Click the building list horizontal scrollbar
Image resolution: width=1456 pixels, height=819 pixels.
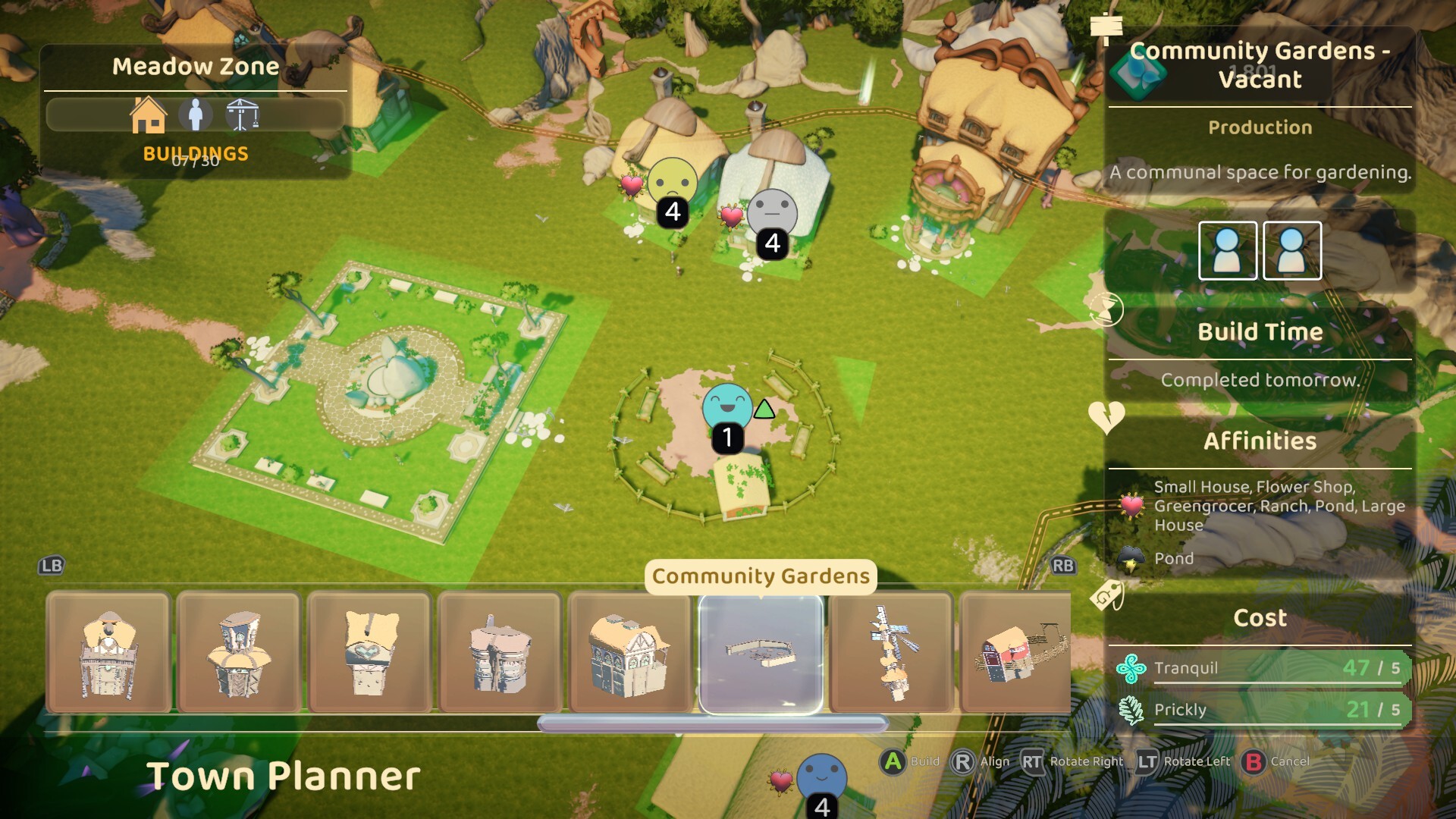click(712, 723)
